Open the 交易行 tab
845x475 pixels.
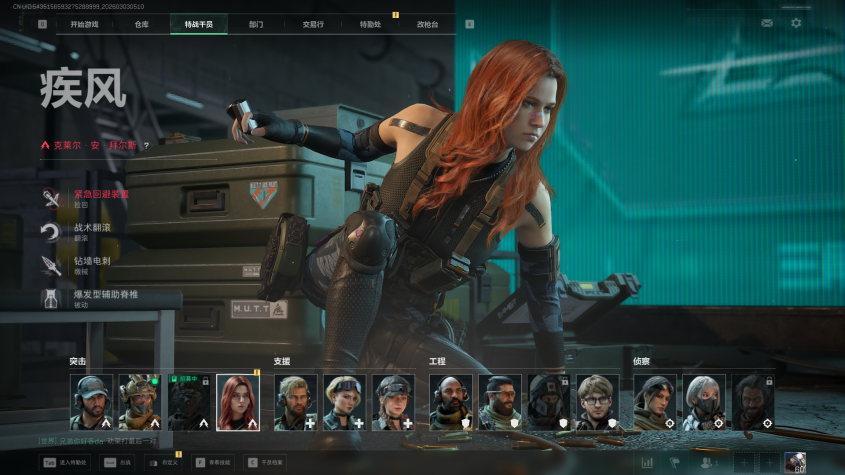click(x=312, y=23)
